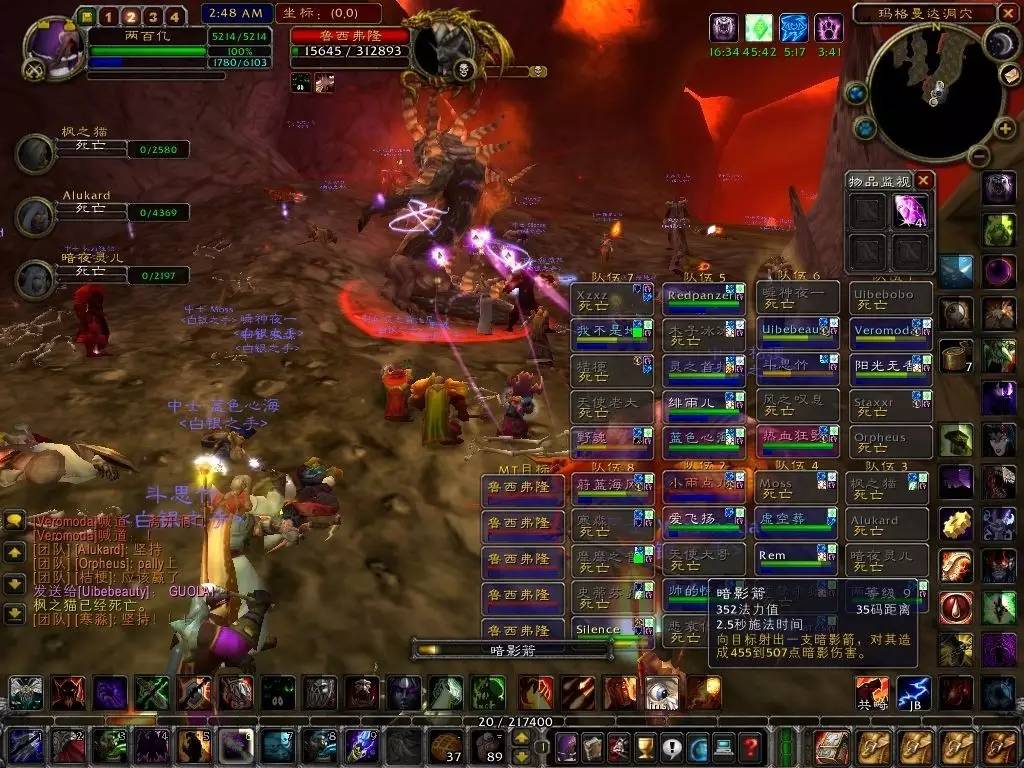Screen dimensions: 1024x768
Task: Select the Redpanzer raid frame
Action: (x=704, y=298)
